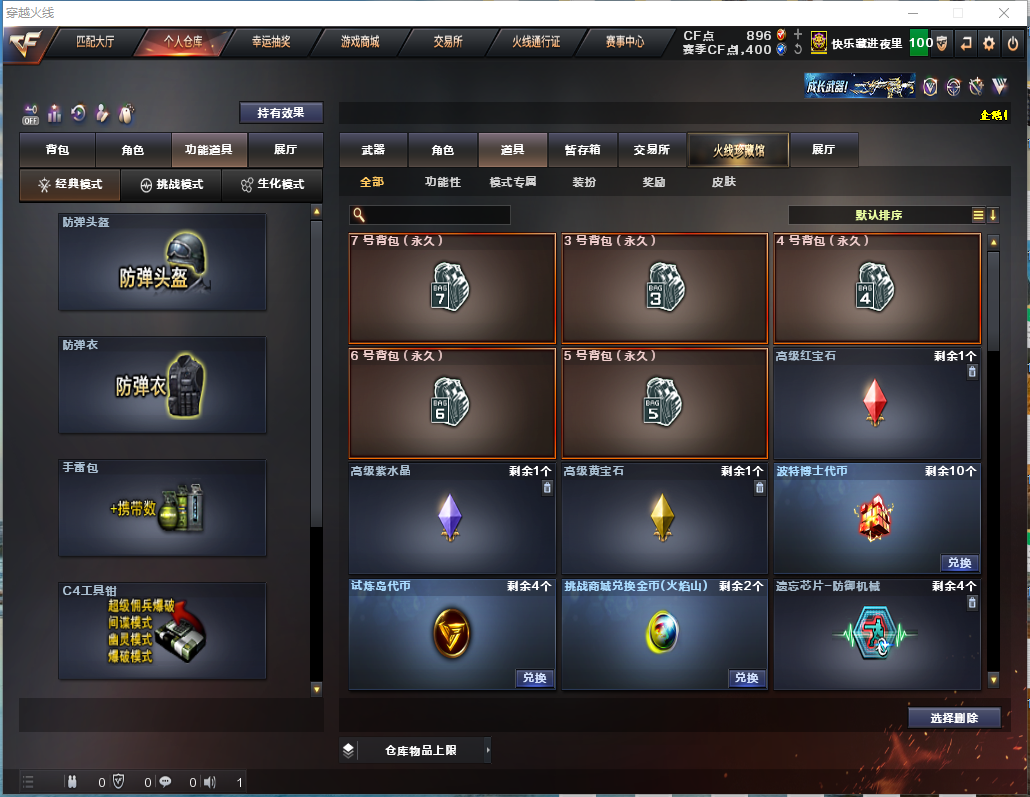
Task: Open the 火线珍藏馆 tab
Action: click(738, 150)
